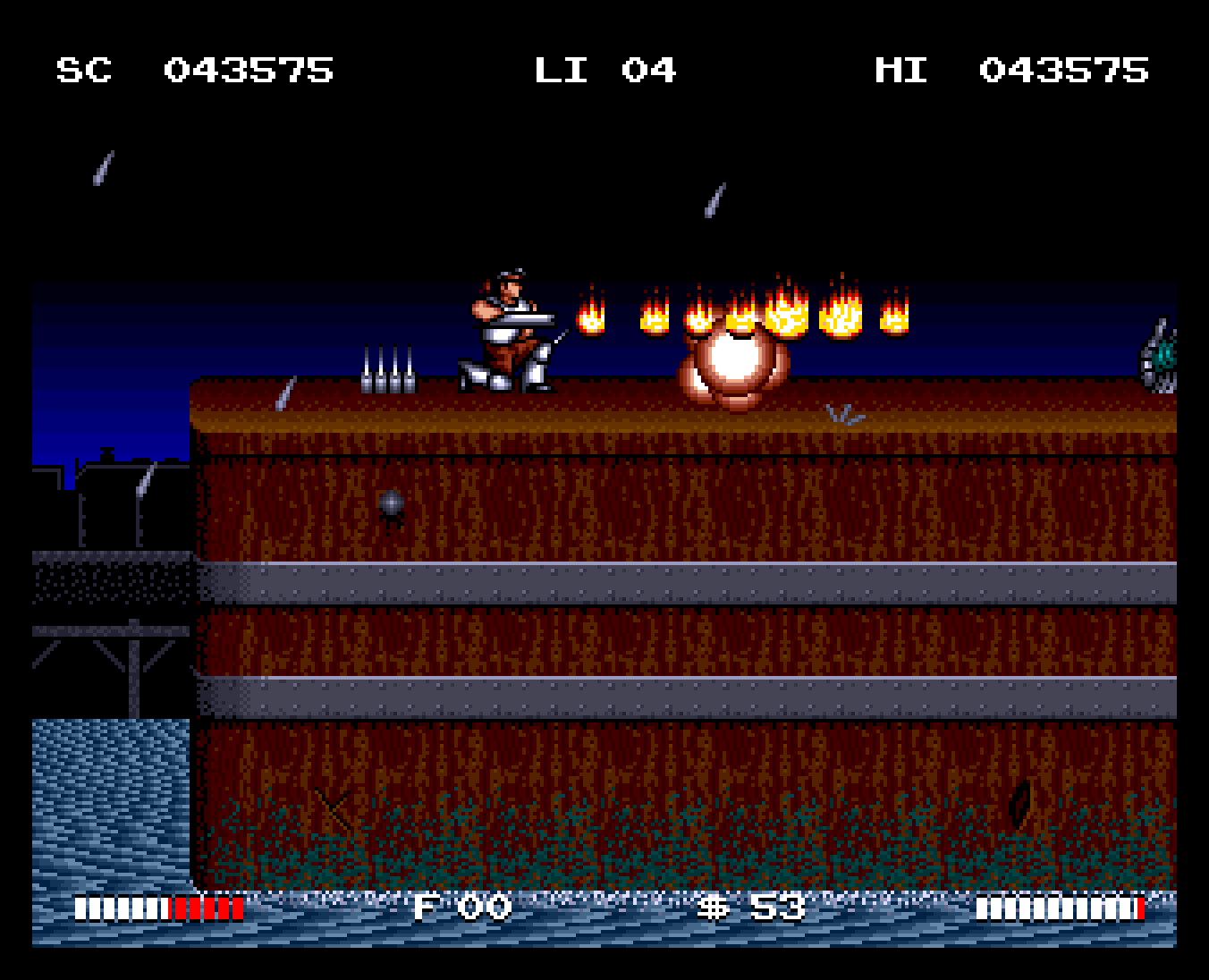Image resolution: width=1209 pixels, height=980 pixels.
Task: Toggle the red end segment of the right health bar
Action: pyautogui.click(x=1140, y=908)
